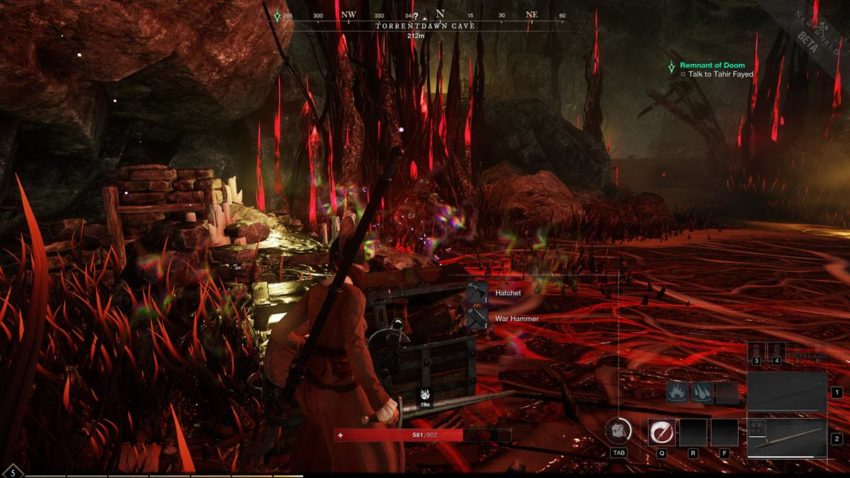The width and height of the screenshot is (850, 478).
Task: Select weapon slot 1
Action: [787, 392]
